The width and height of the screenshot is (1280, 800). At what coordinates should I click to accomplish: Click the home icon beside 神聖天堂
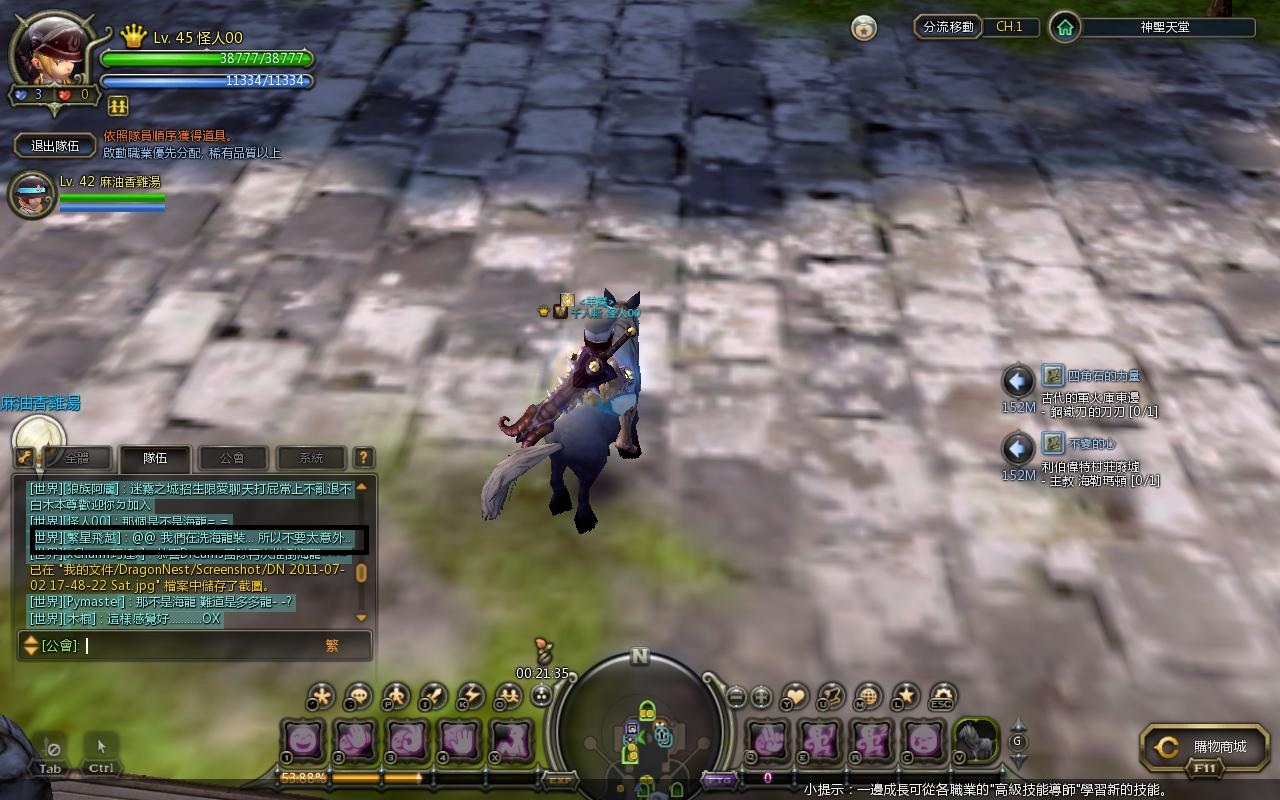coord(1065,28)
